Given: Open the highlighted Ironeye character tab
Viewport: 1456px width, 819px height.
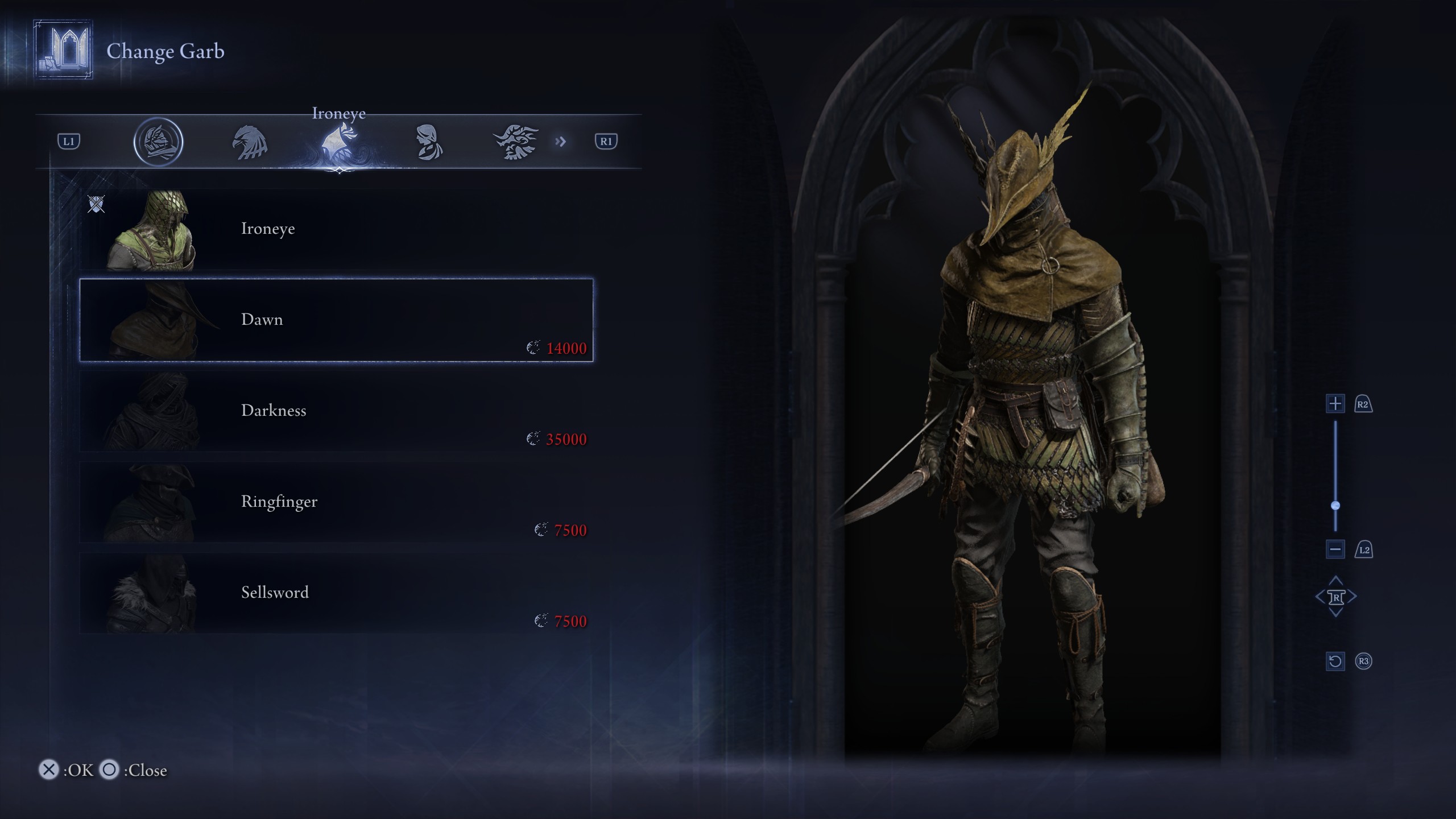Looking at the screenshot, I should pos(339,142).
